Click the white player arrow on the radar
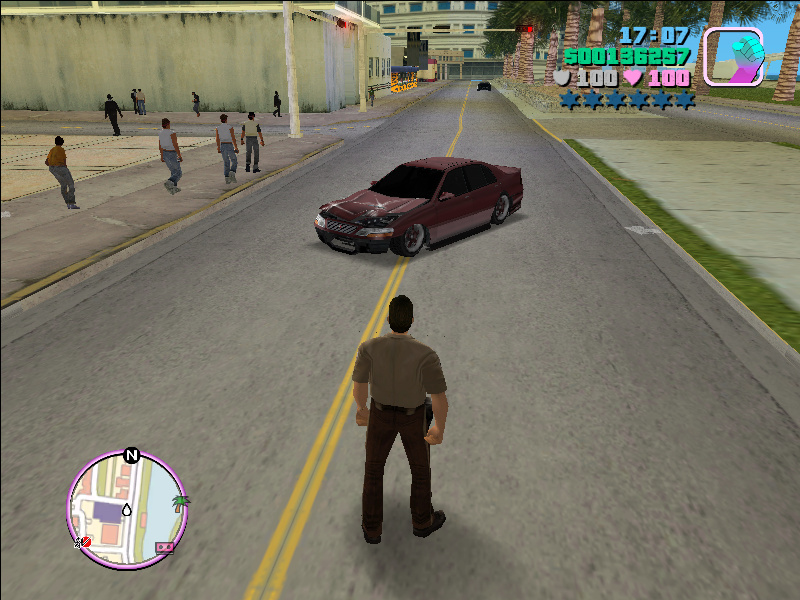Viewport: 800px width, 600px height. [127, 510]
